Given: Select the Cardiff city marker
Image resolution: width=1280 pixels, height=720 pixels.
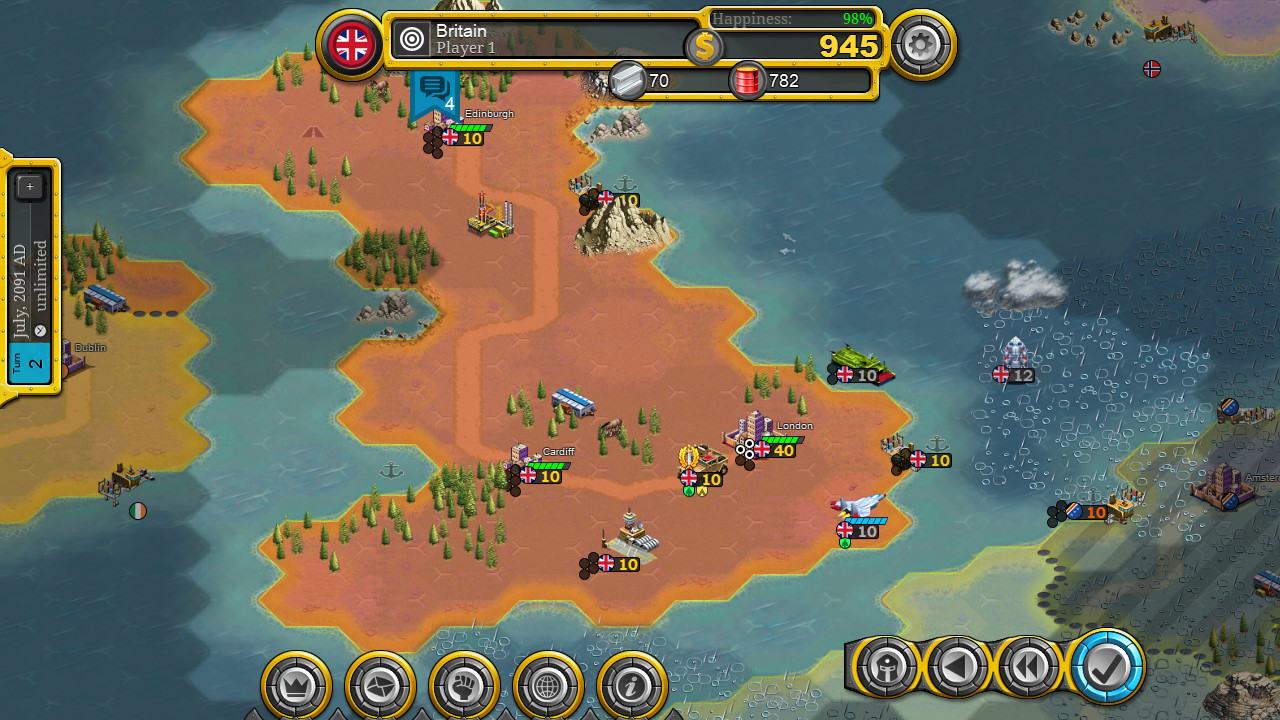Looking at the screenshot, I should pyautogui.click(x=530, y=460).
